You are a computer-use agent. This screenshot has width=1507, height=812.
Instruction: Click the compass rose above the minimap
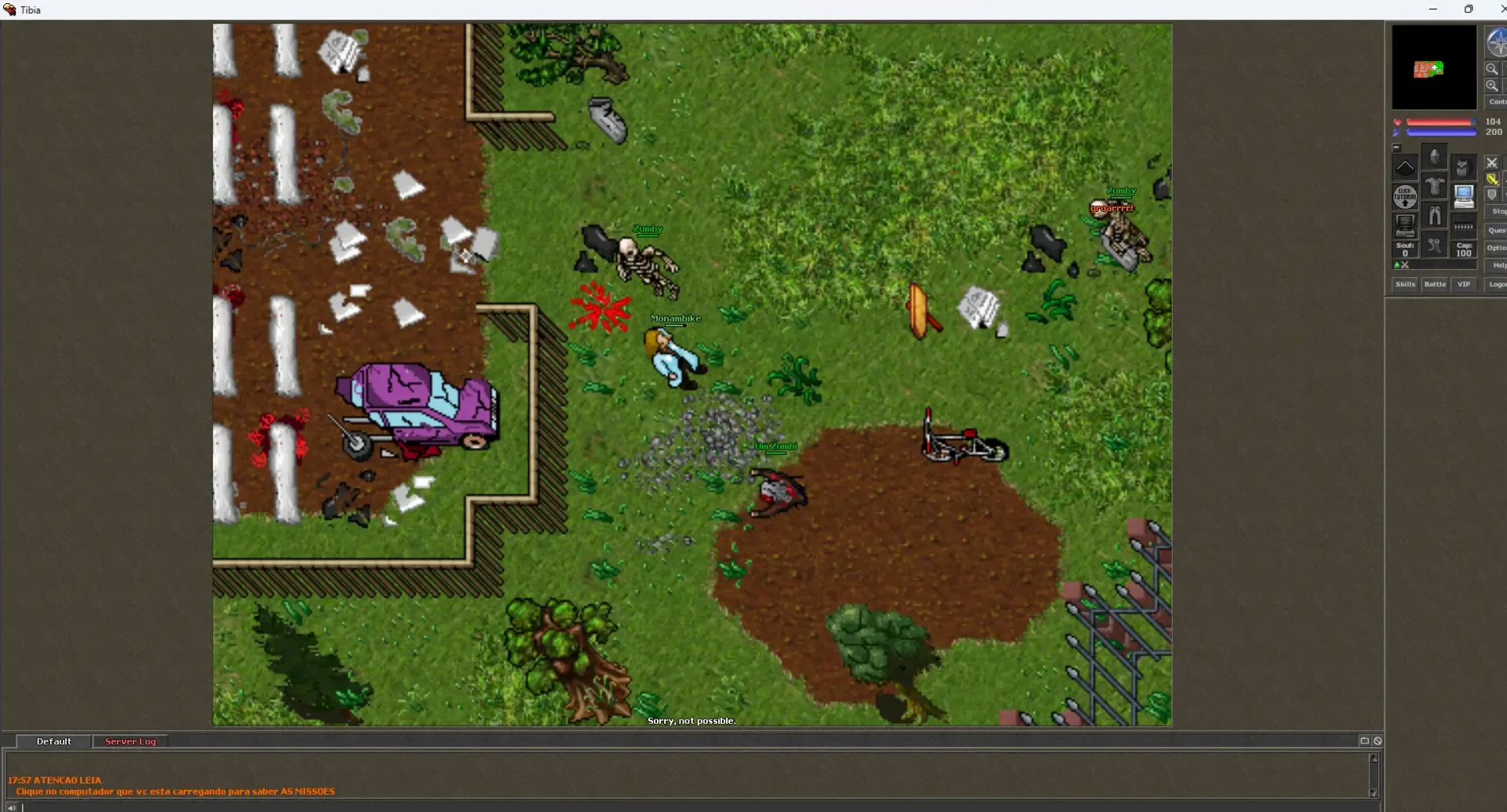1497,43
